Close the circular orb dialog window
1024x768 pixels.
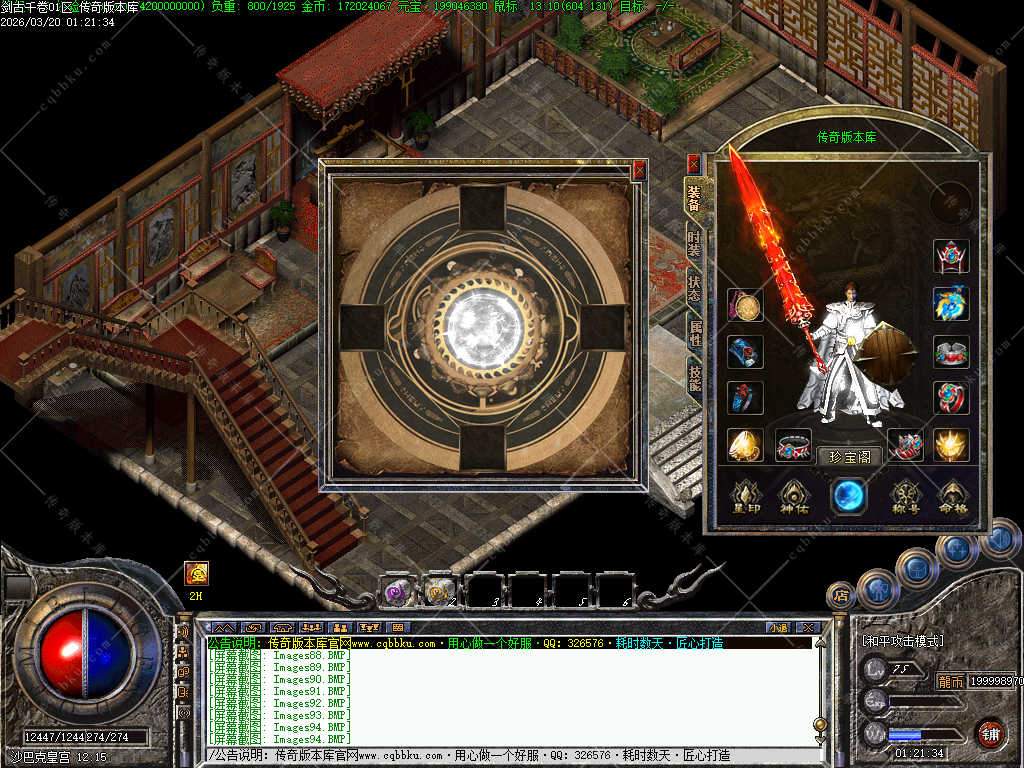click(x=640, y=171)
